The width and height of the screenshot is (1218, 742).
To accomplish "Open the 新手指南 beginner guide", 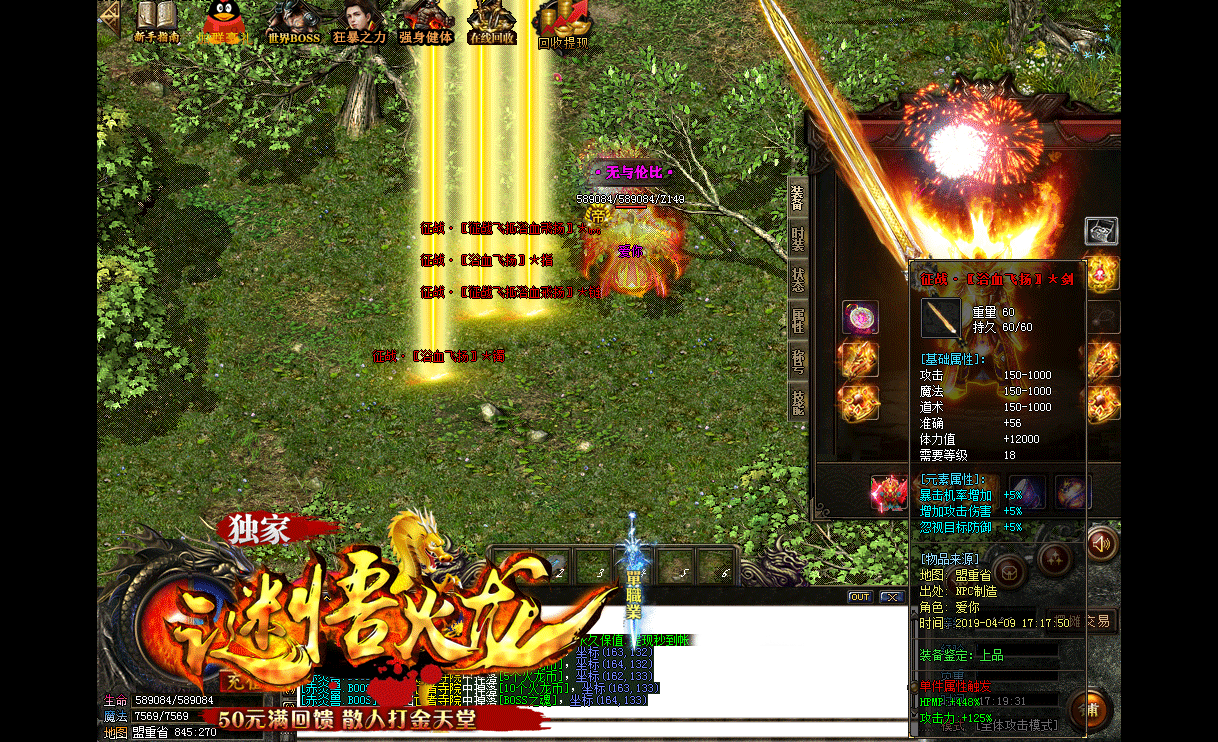I will pos(156,21).
